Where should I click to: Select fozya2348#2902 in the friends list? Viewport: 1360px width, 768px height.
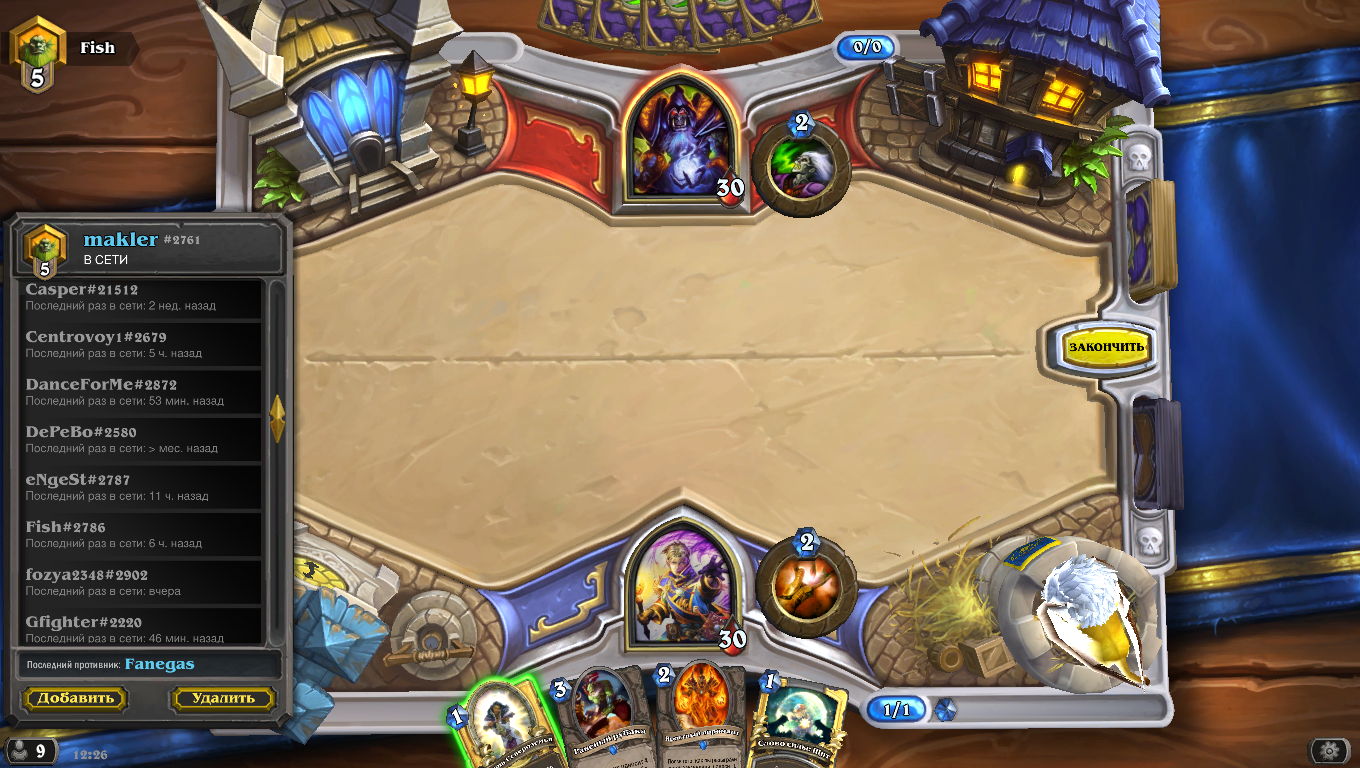coord(142,582)
